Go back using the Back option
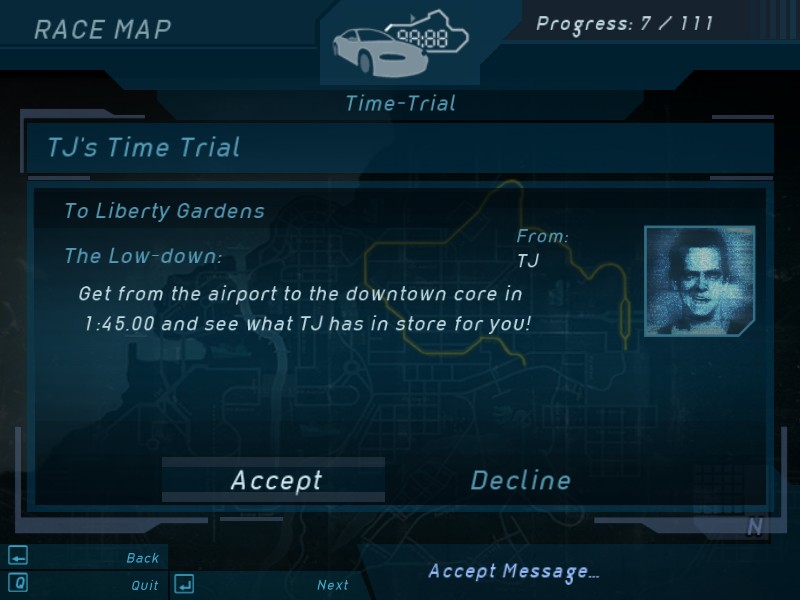This screenshot has width=800, height=600. pyautogui.click(x=142, y=558)
